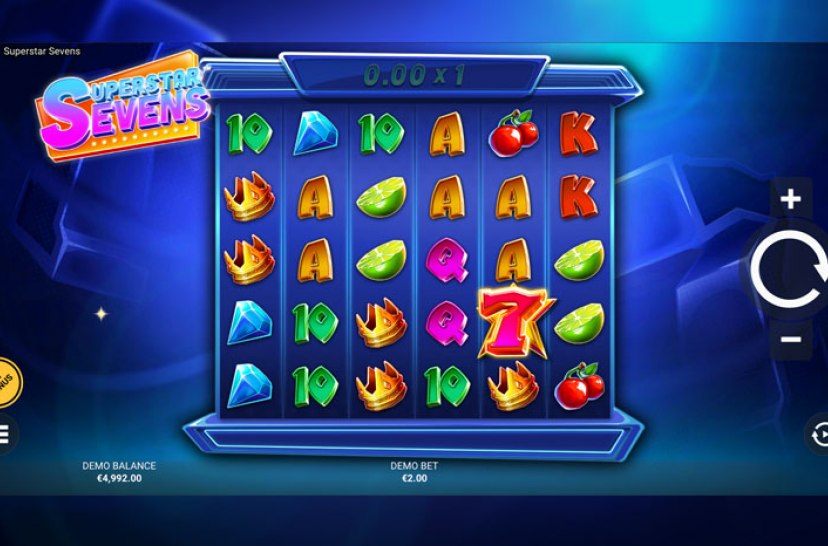
Task: Decrease the bet with the minus button
Action: click(x=790, y=339)
